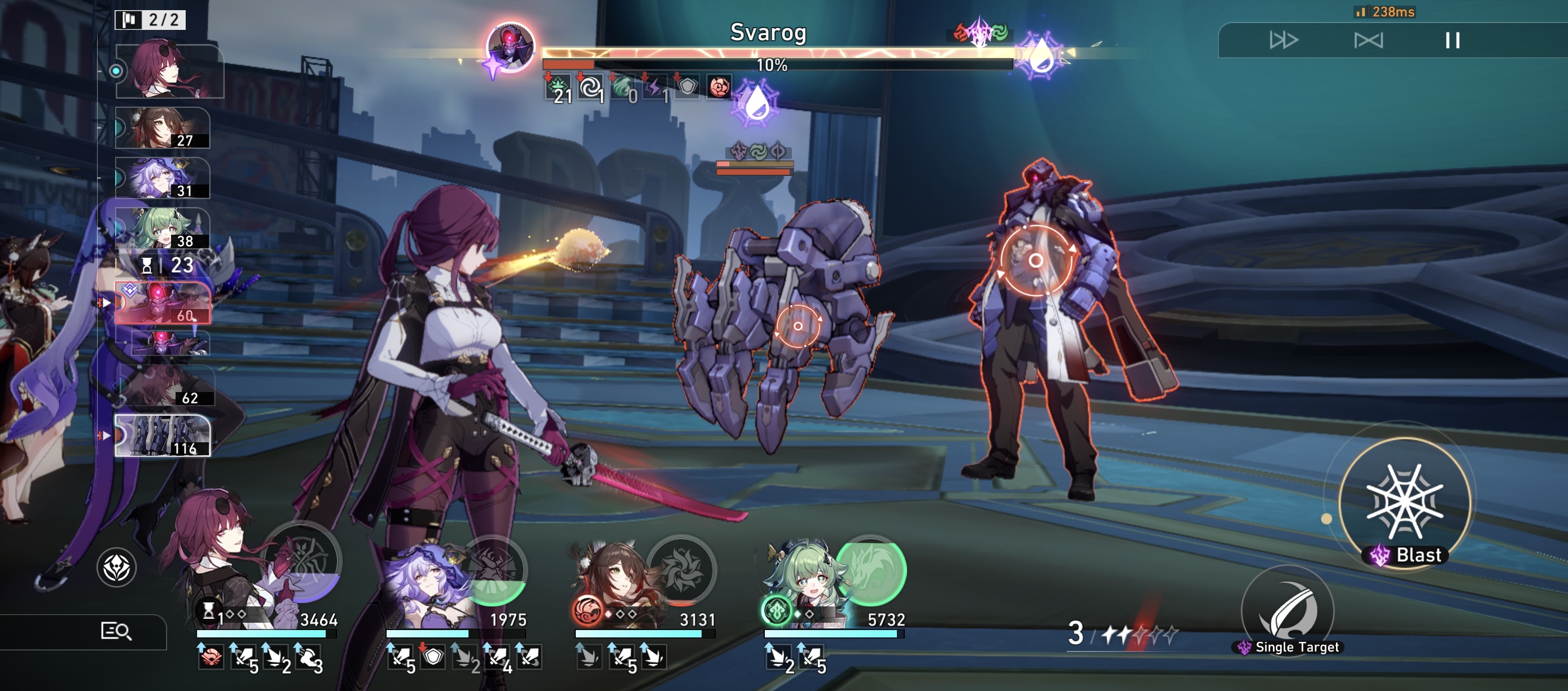This screenshot has width=1568, height=691.
Task: Toggle the double-speed fast forward button
Action: (1283, 41)
